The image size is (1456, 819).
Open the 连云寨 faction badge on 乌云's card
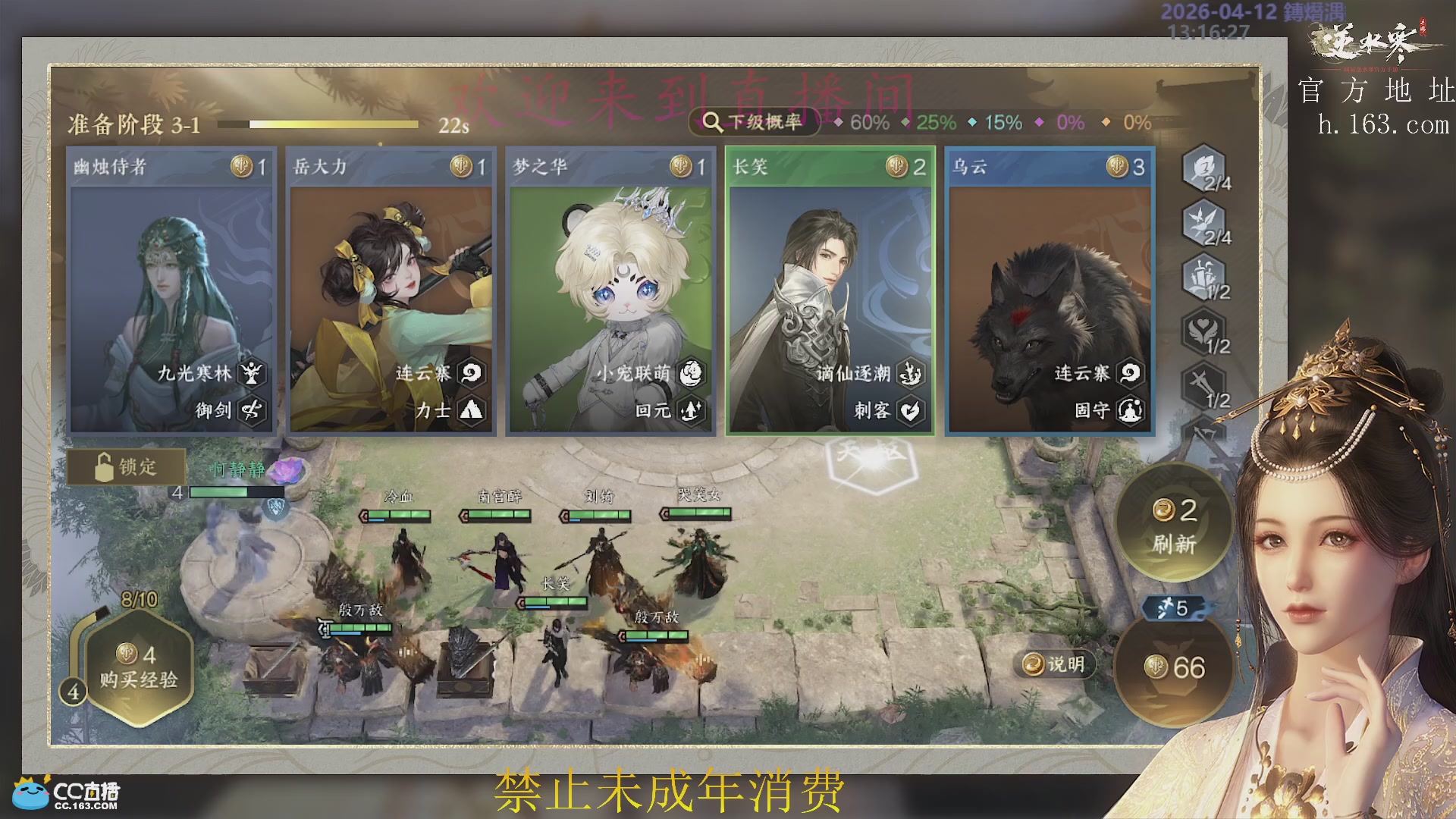pos(1129,374)
